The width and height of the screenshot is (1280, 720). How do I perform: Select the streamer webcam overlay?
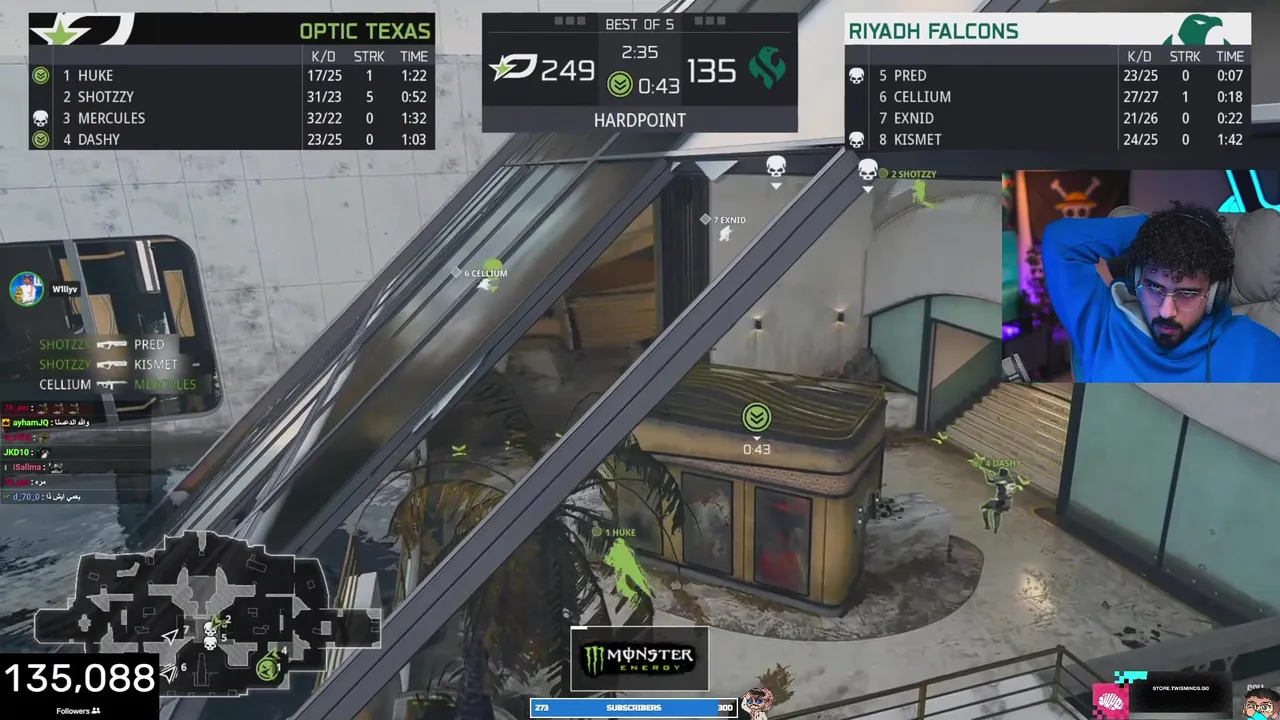click(1140, 277)
